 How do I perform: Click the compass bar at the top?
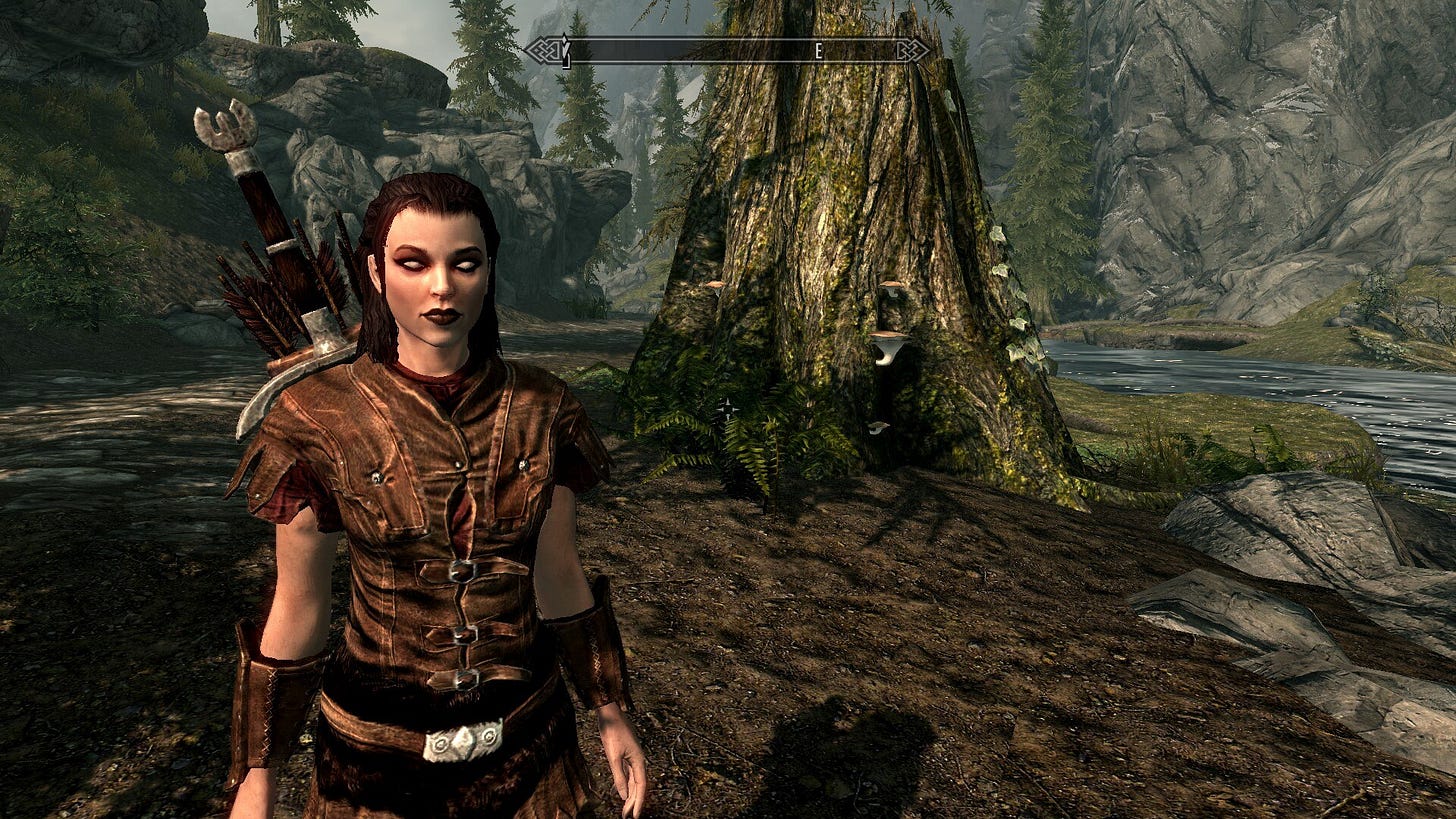(x=728, y=51)
